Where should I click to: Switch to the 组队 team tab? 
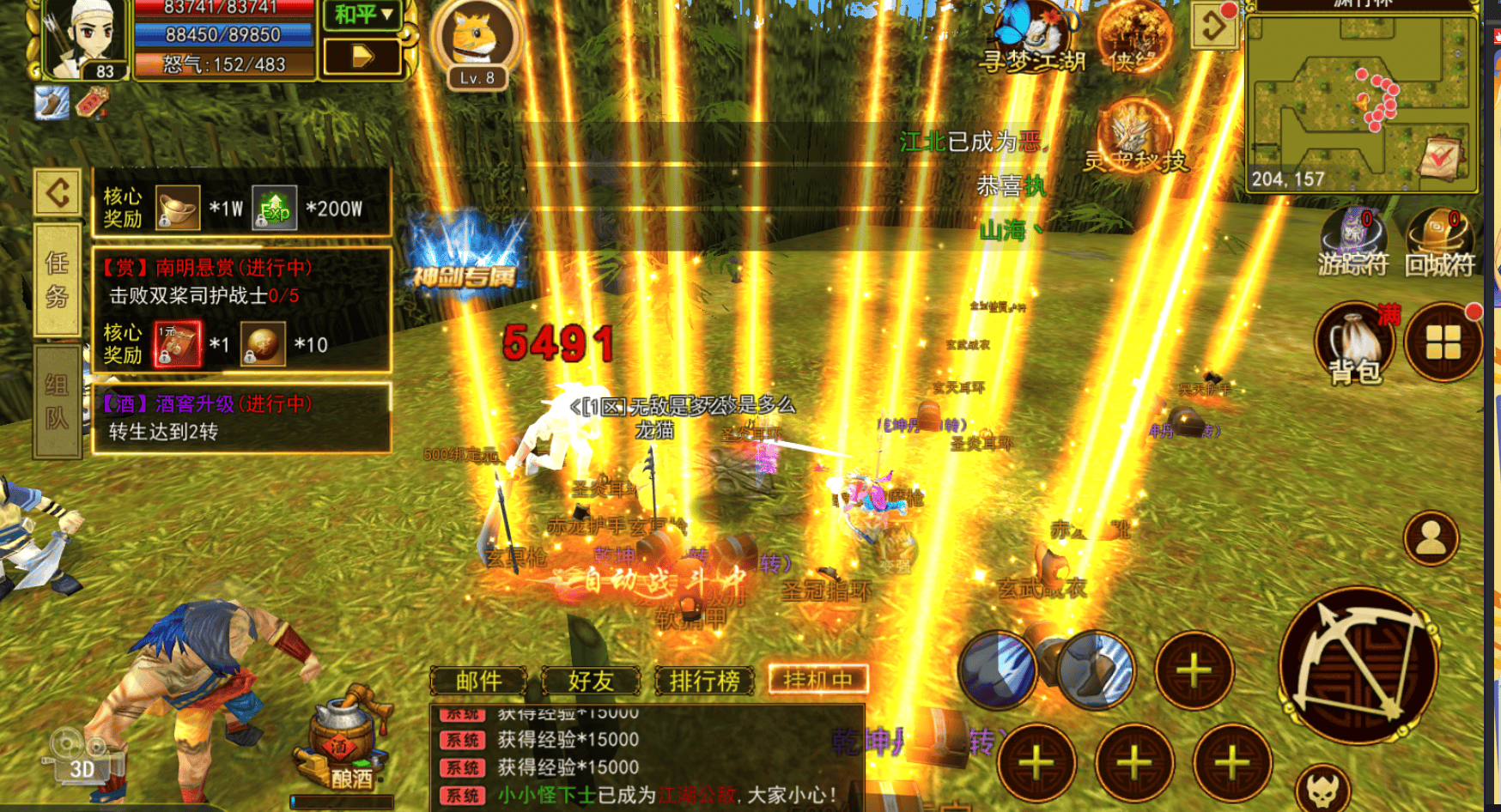point(57,402)
